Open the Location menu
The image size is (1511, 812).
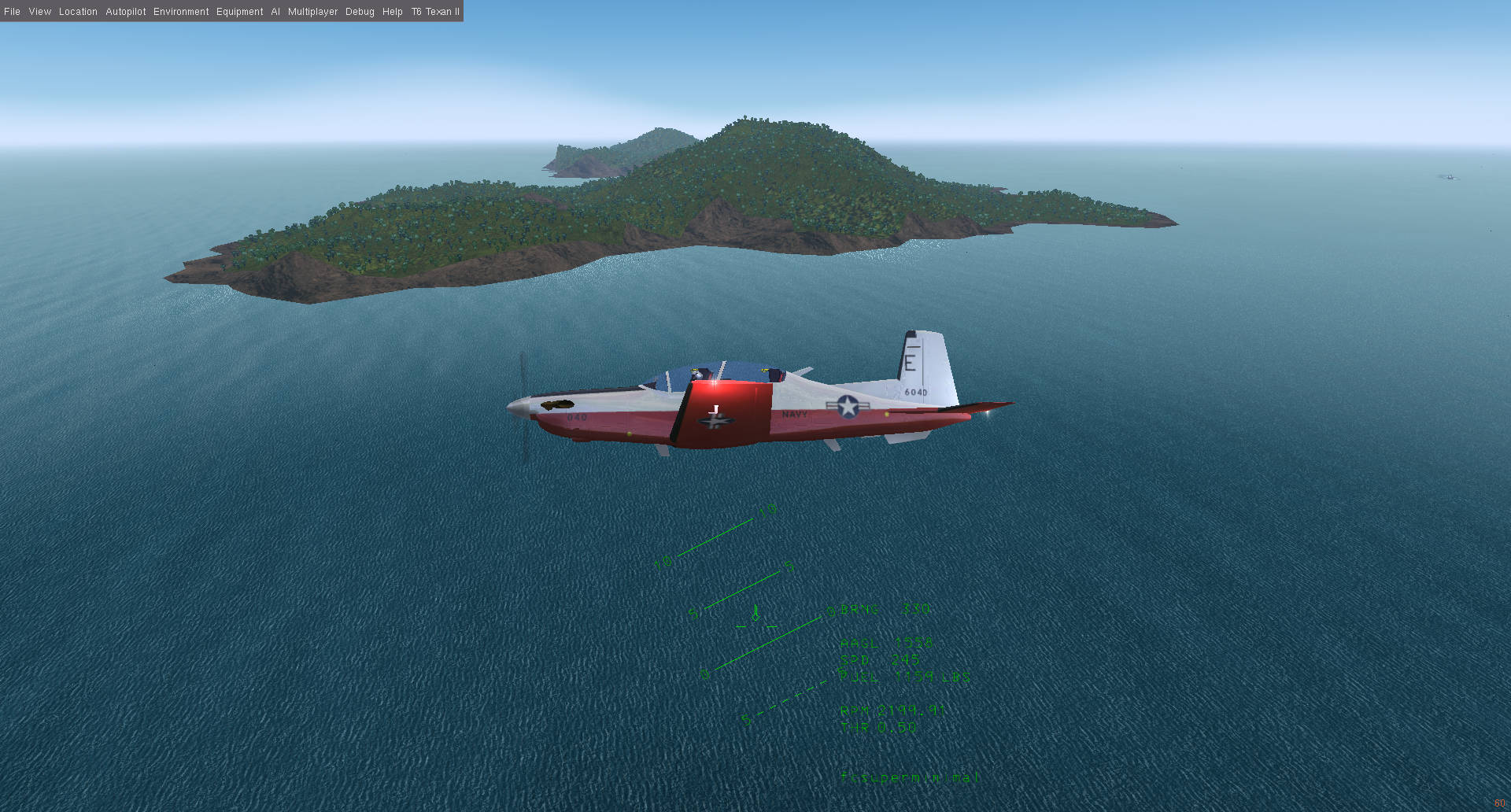[x=77, y=11]
